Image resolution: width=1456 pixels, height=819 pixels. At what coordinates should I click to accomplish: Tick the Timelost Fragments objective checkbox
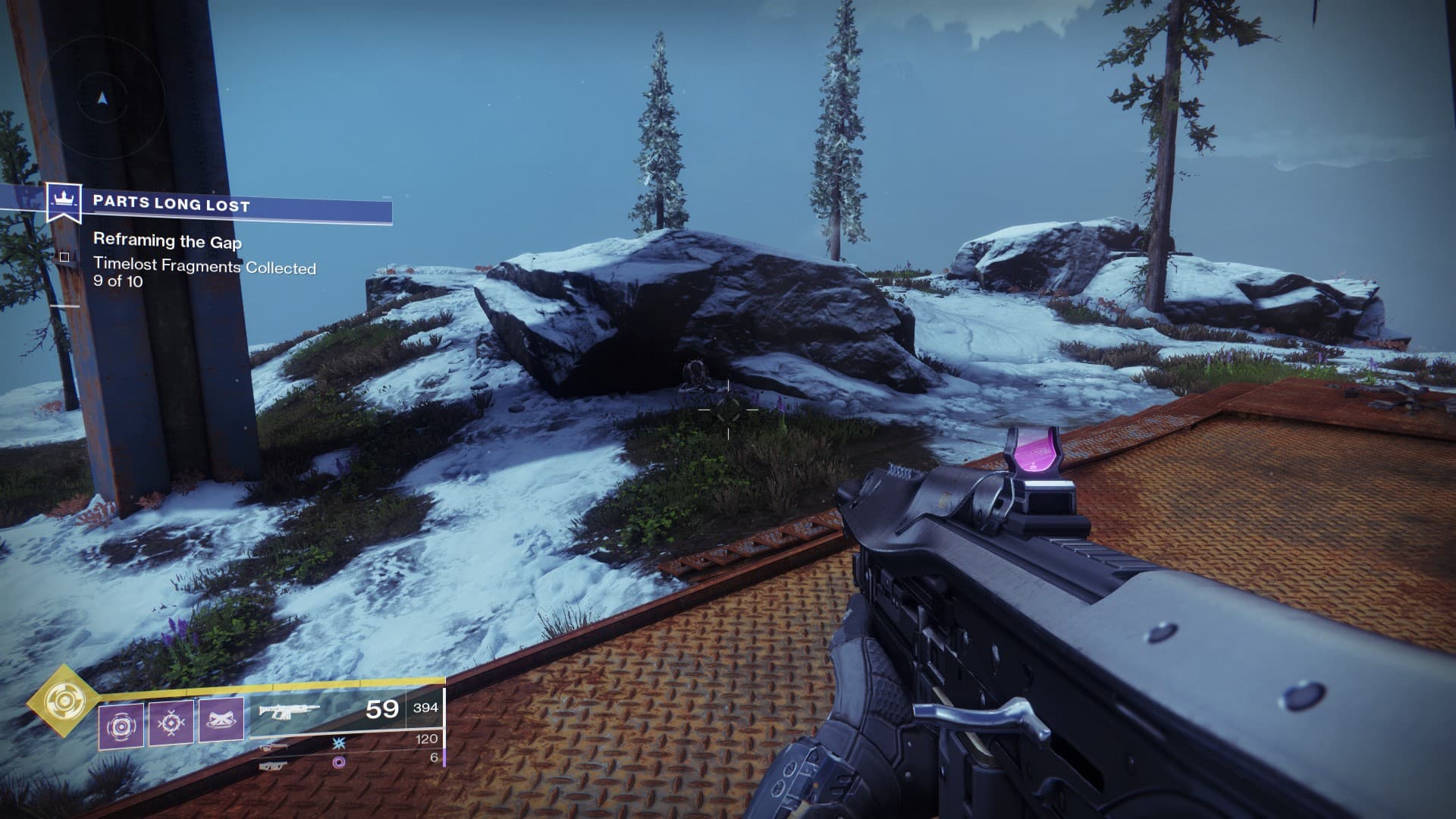64,257
